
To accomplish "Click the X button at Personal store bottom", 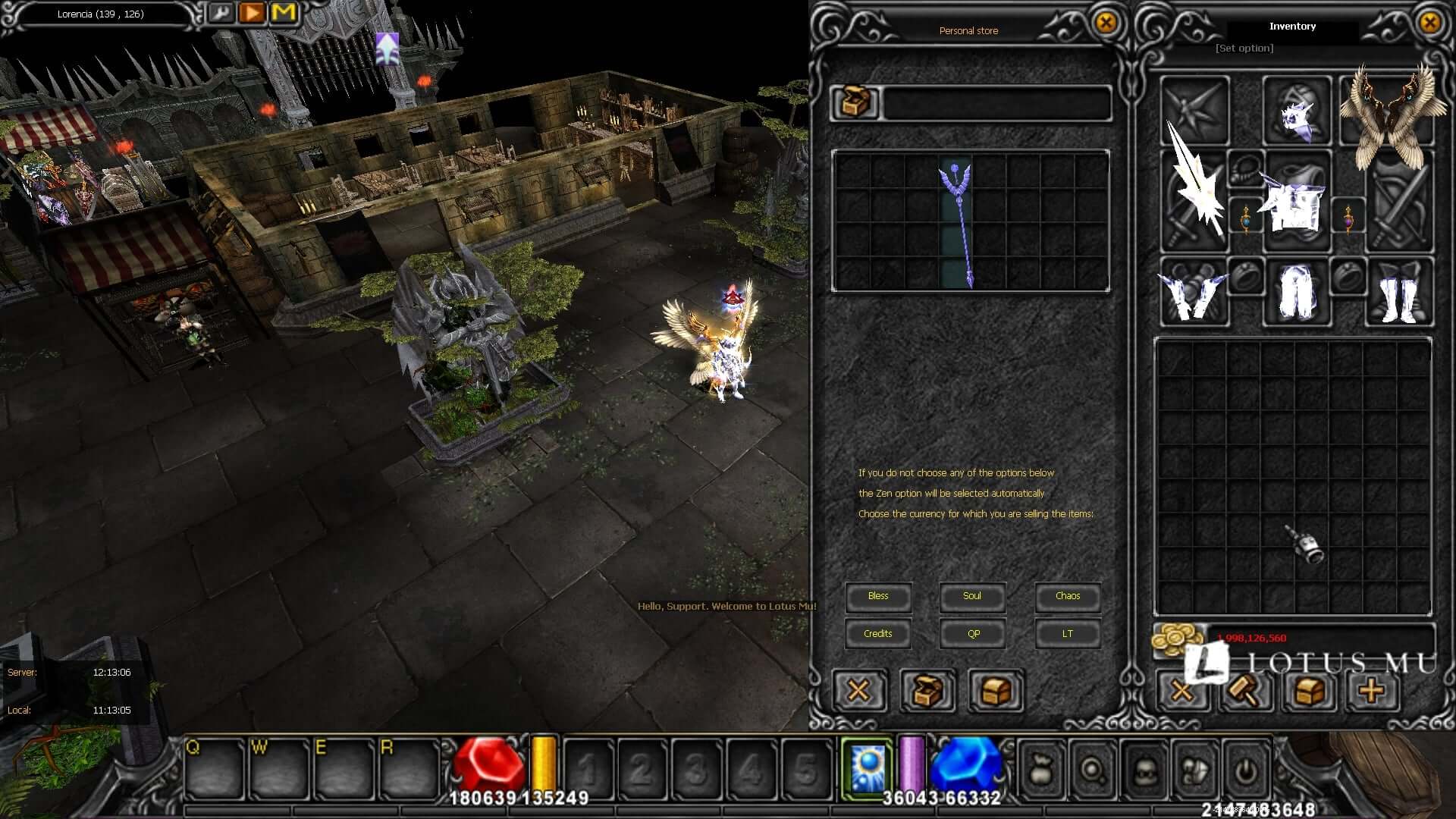I will (858, 691).
